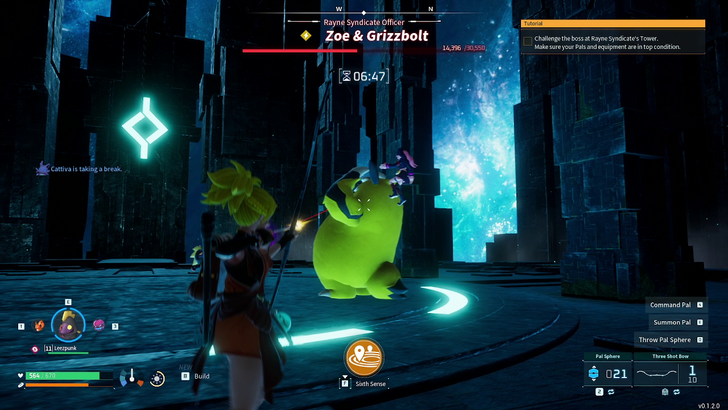
Task: Choose the Summon Pal option
Action: tap(671, 322)
